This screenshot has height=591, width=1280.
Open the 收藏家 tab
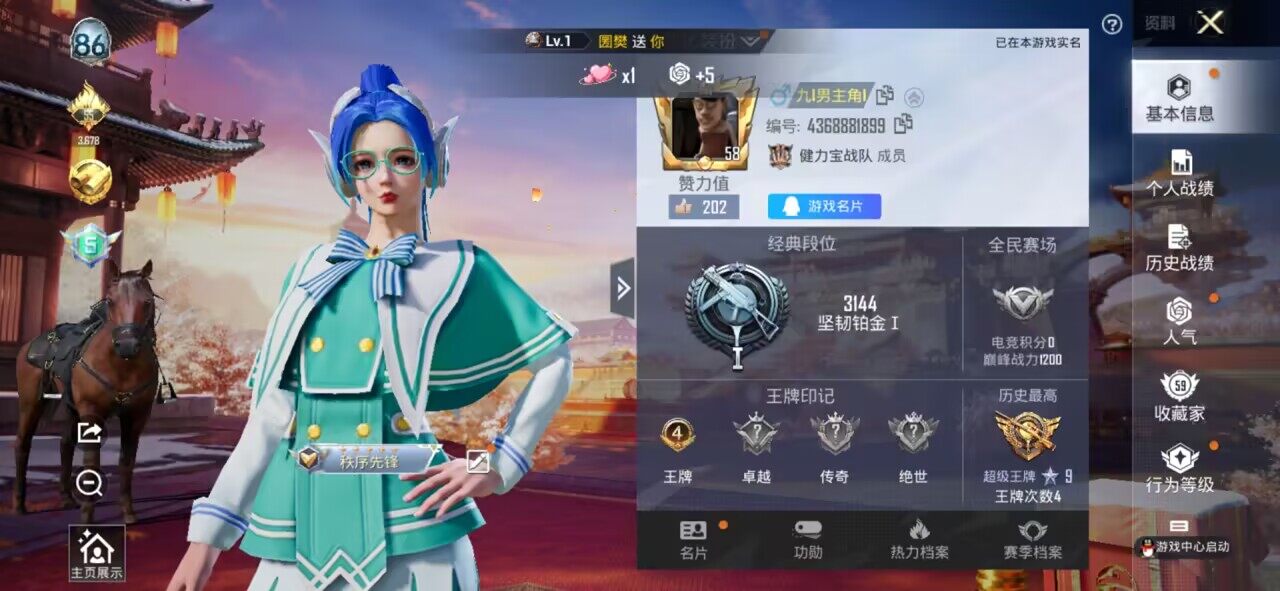click(x=1180, y=397)
